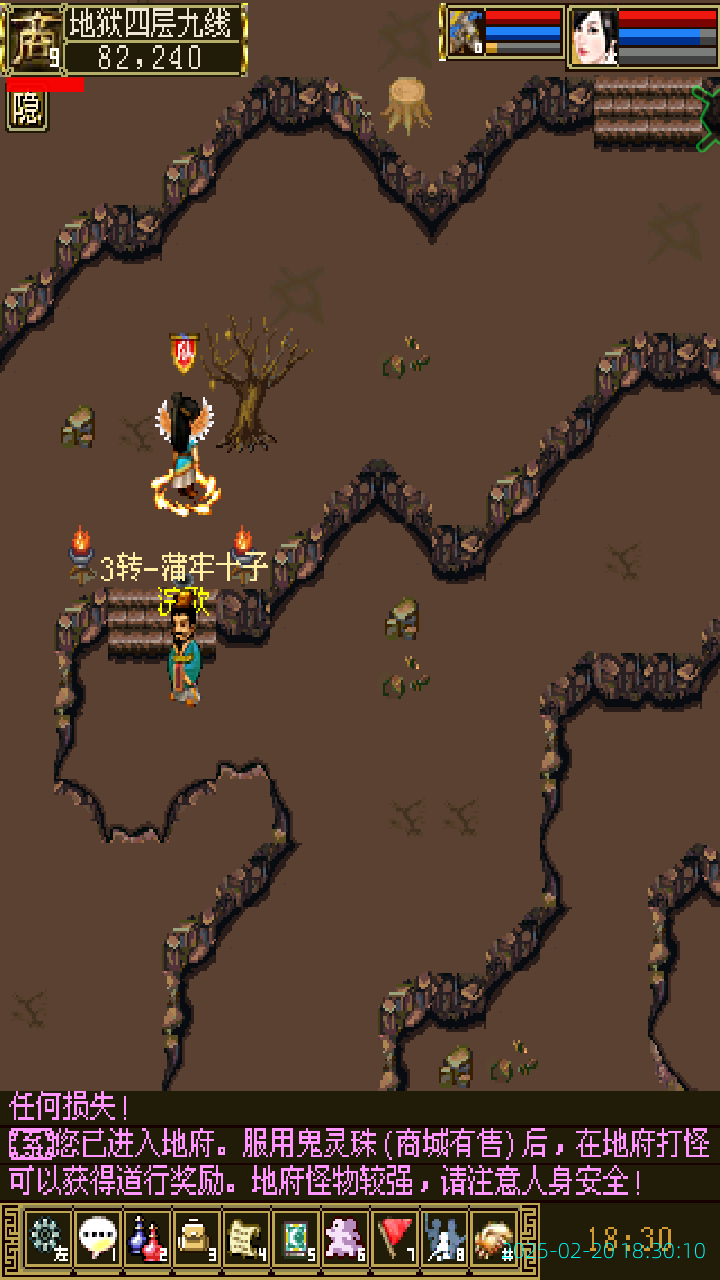Open the map location panel 地狱四层九线
This screenshot has width=720, height=1280.
coord(155,21)
